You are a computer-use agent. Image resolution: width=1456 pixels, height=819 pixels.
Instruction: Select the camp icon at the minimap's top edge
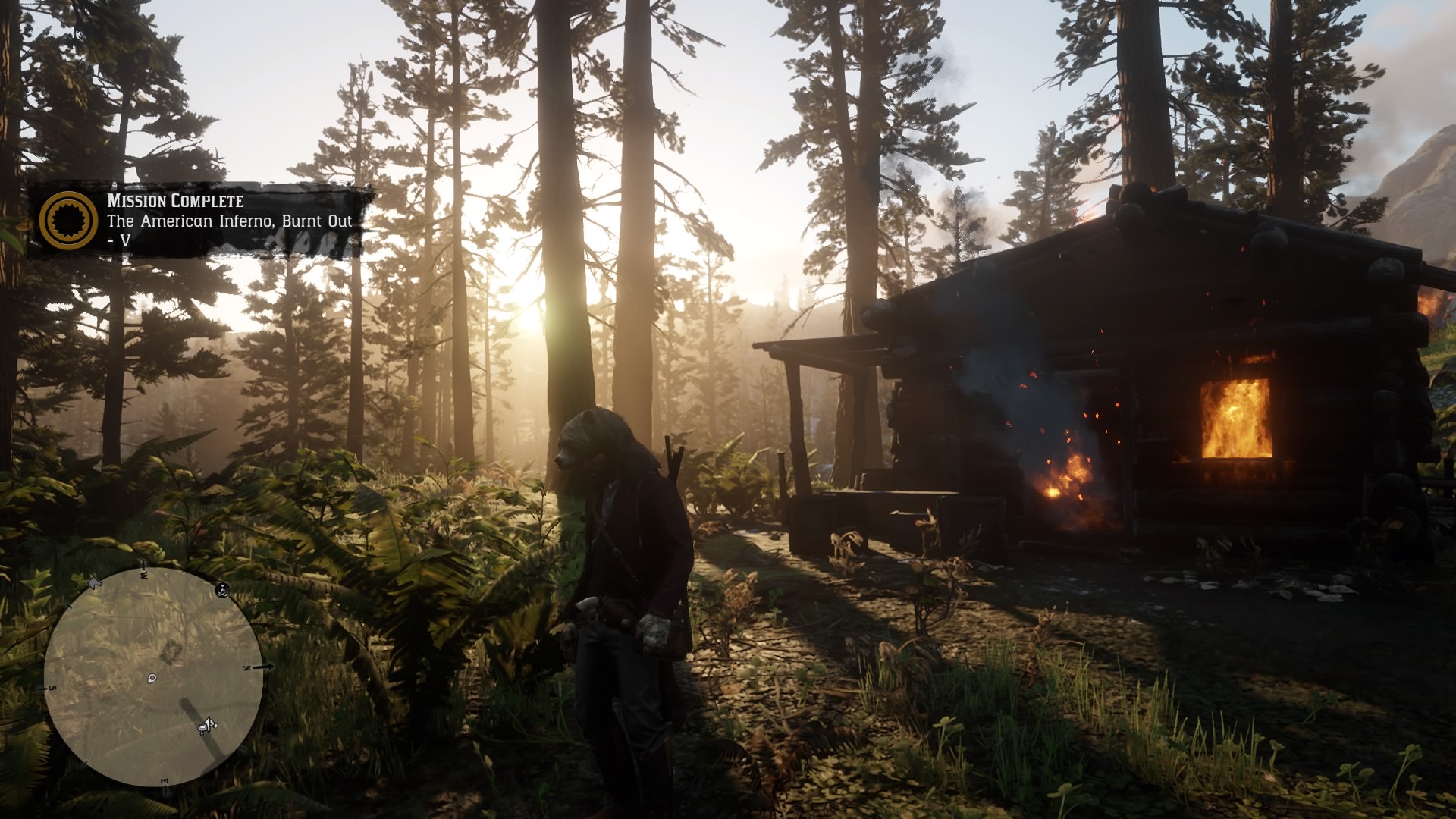click(x=222, y=590)
